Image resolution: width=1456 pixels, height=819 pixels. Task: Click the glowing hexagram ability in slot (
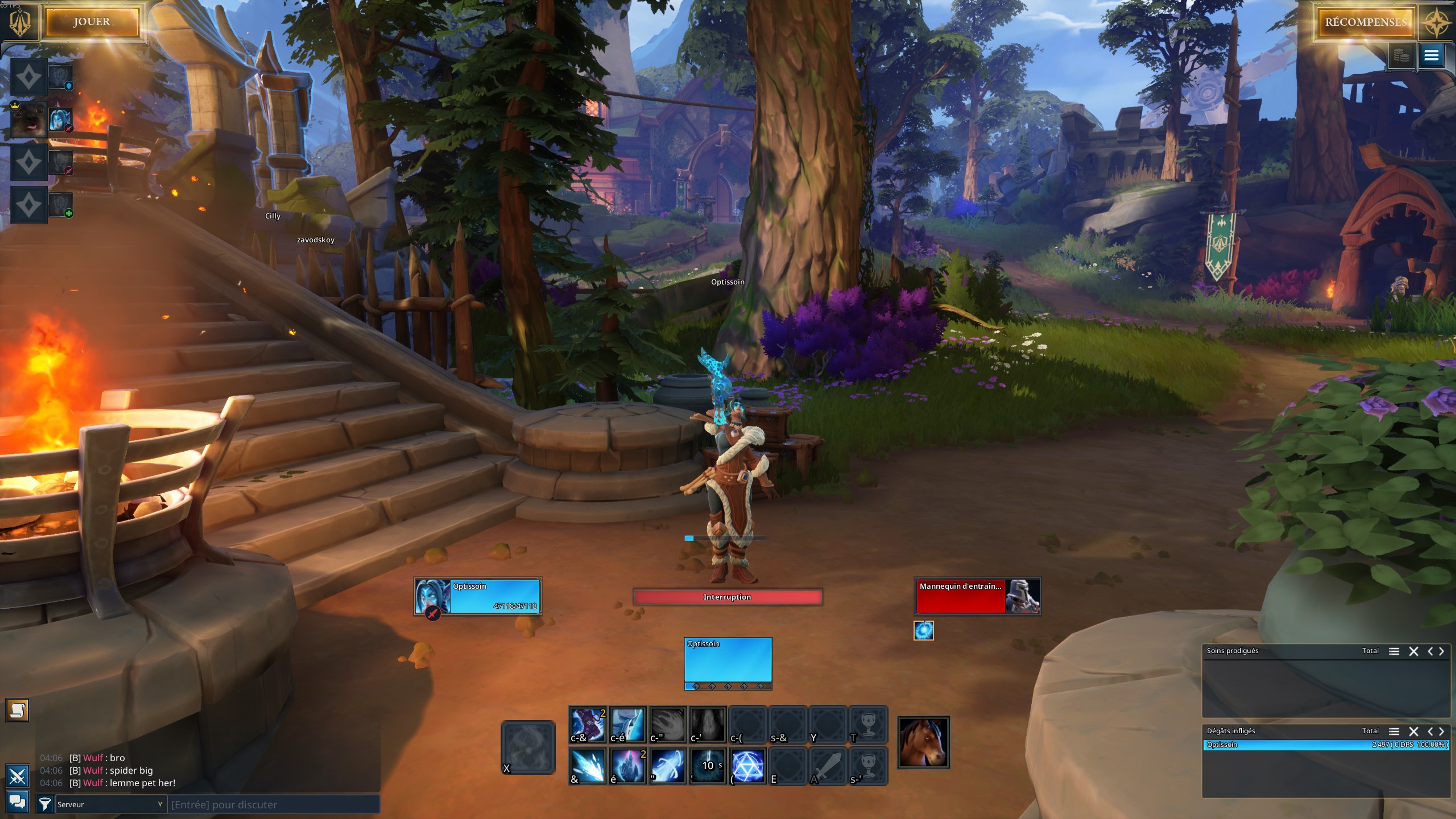coord(747,766)
